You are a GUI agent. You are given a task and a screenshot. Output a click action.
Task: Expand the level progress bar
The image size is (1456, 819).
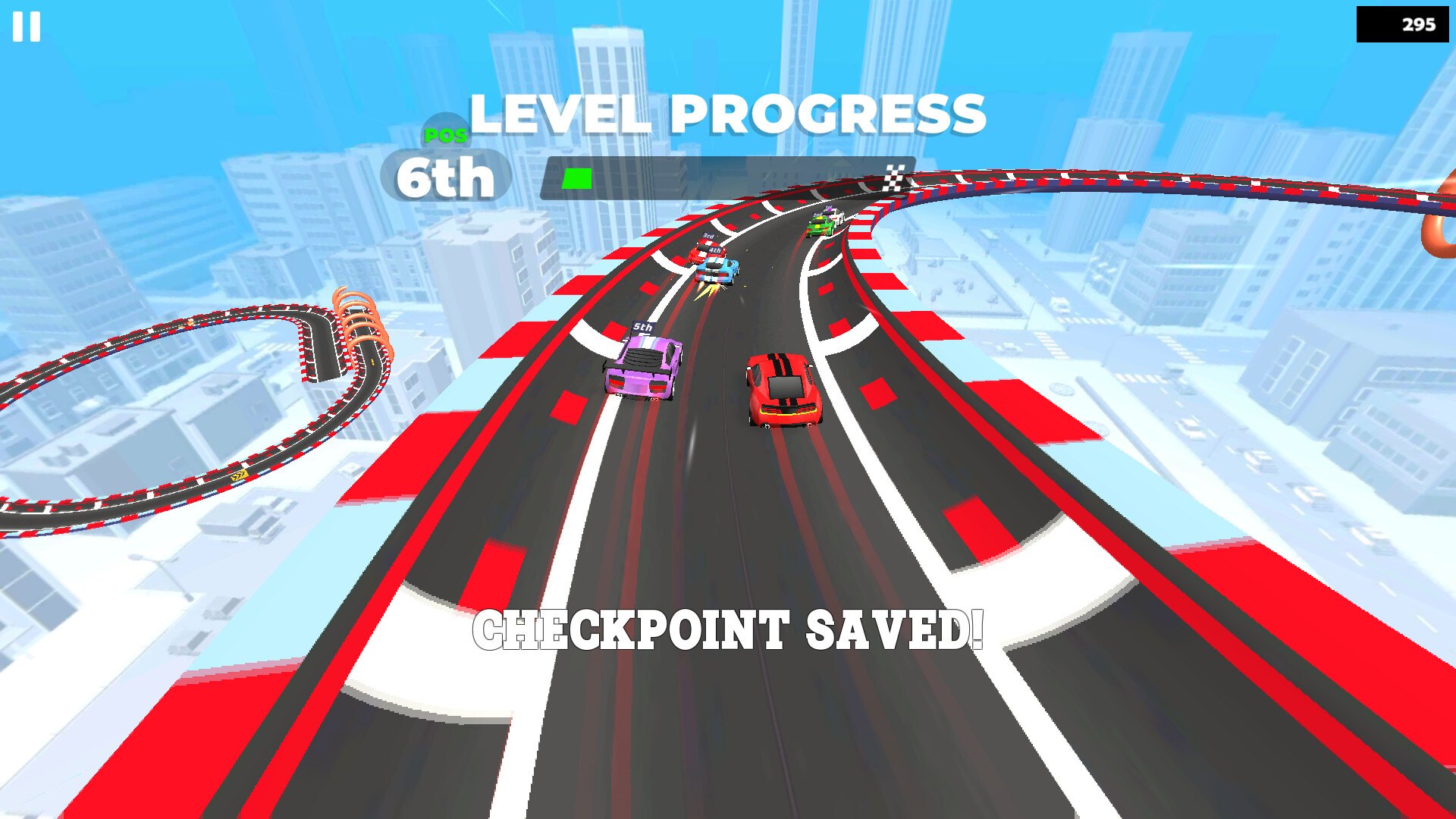tap(728, 180)
